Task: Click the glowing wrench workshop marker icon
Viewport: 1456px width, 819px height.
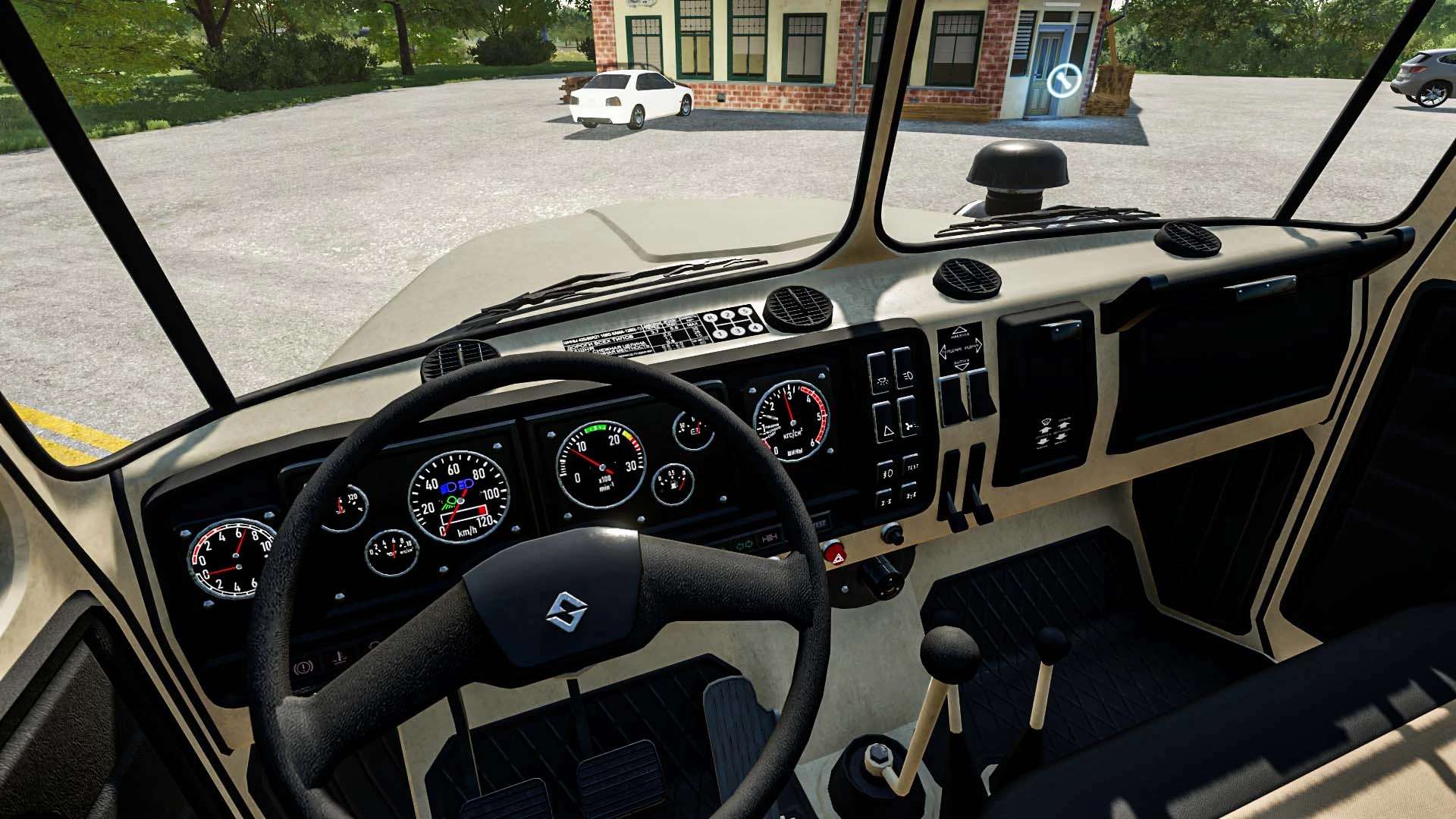Action: [1064, 80]
